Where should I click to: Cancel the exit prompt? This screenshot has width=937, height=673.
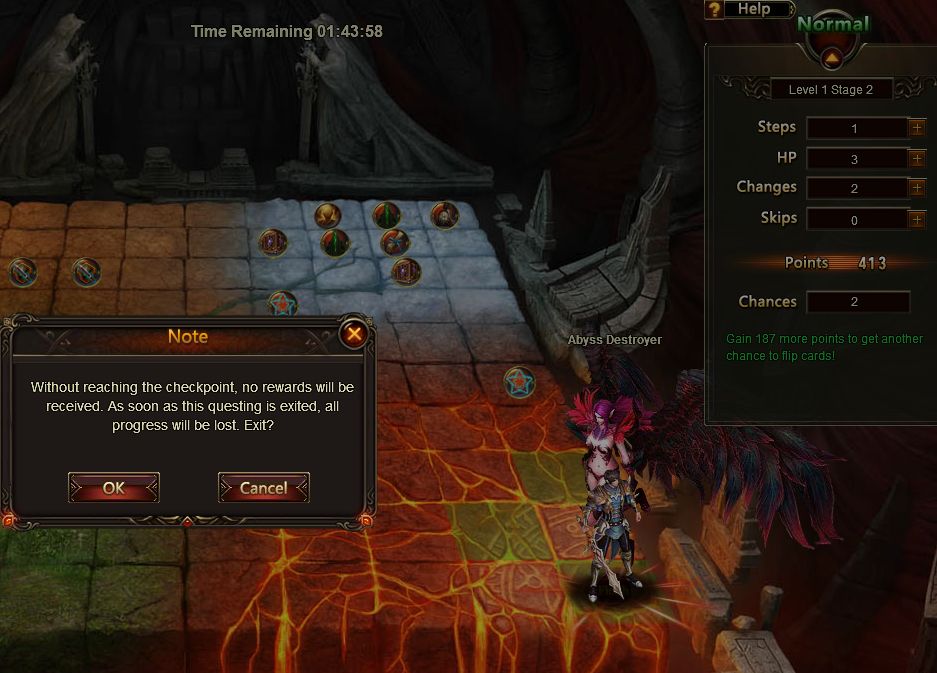pos(263,488)
